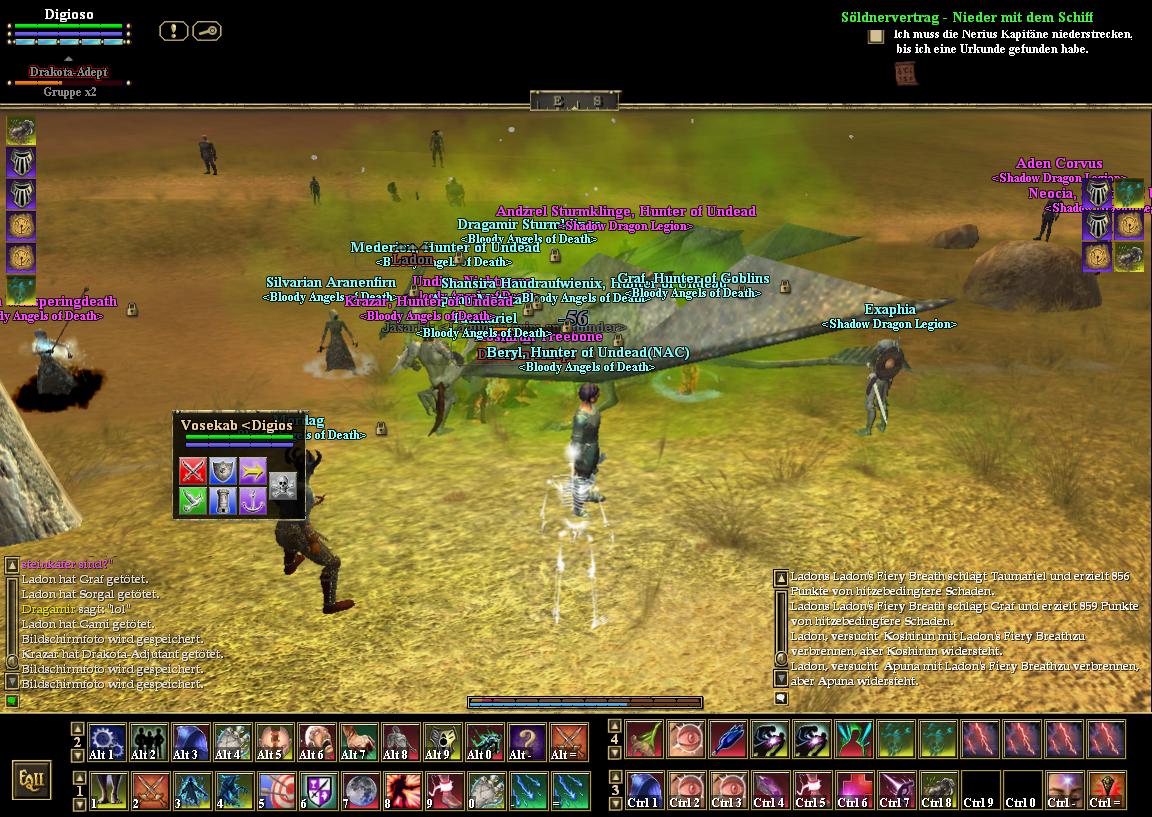Order pet to attack with crossed swords
This screenshot has width=1152, height=817.
click(x=193, y=469)
